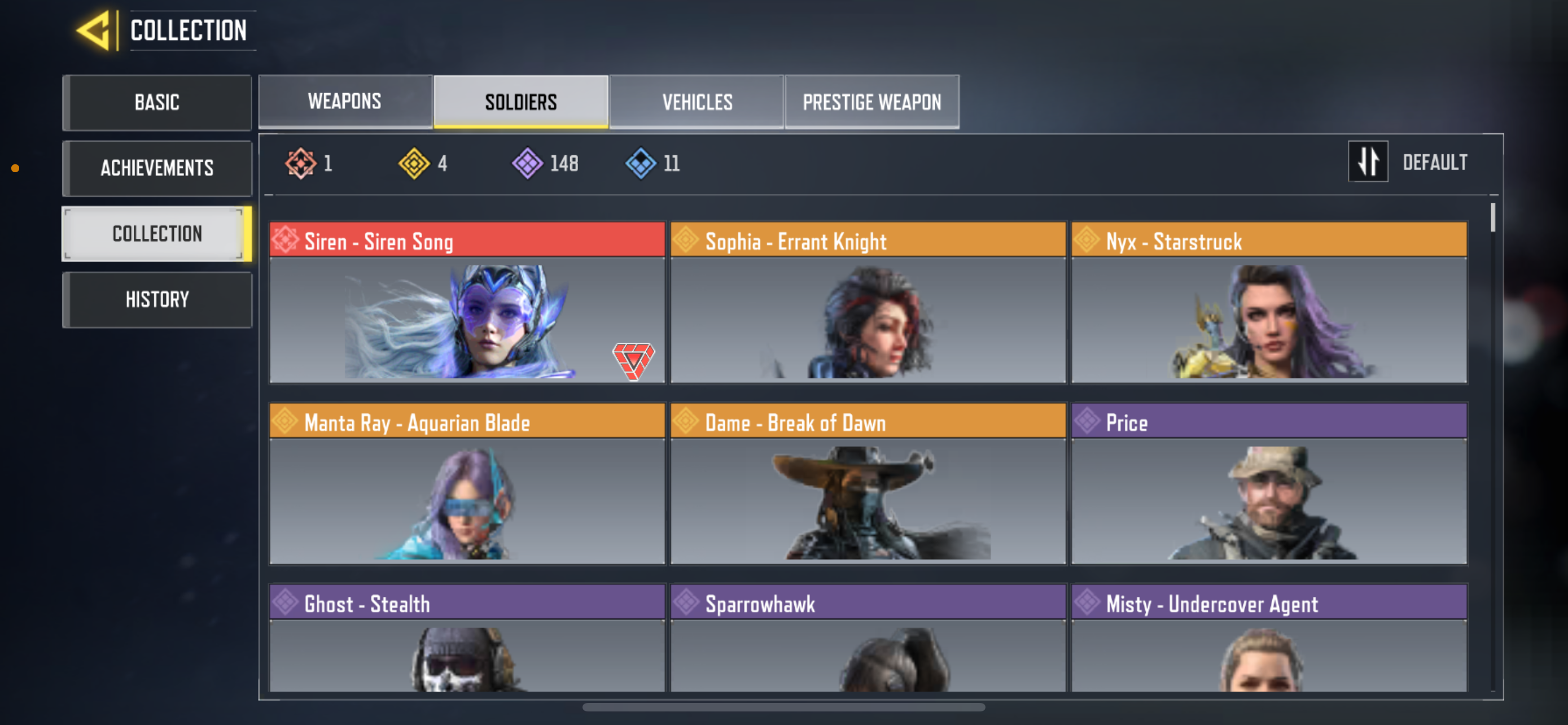Open the Achievements section
The height and width of the screenshot is (725, 1568).
coord(156,168)
